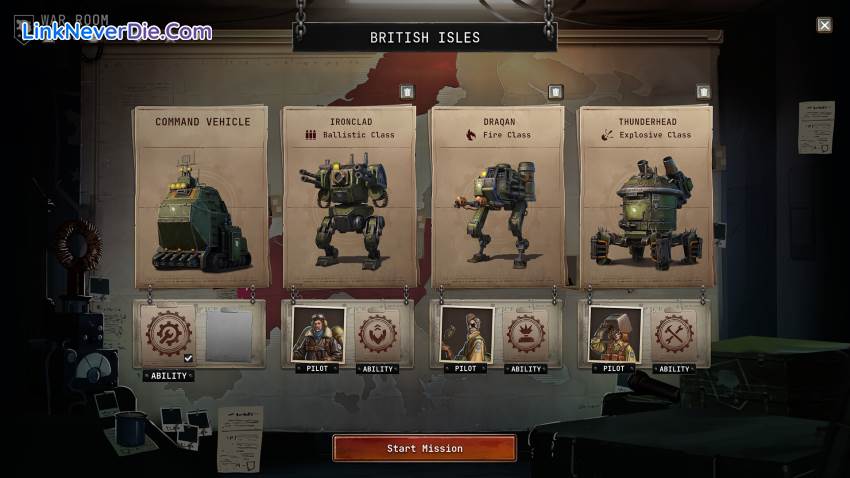Start the British Isles mission

(x=425, y=448)
